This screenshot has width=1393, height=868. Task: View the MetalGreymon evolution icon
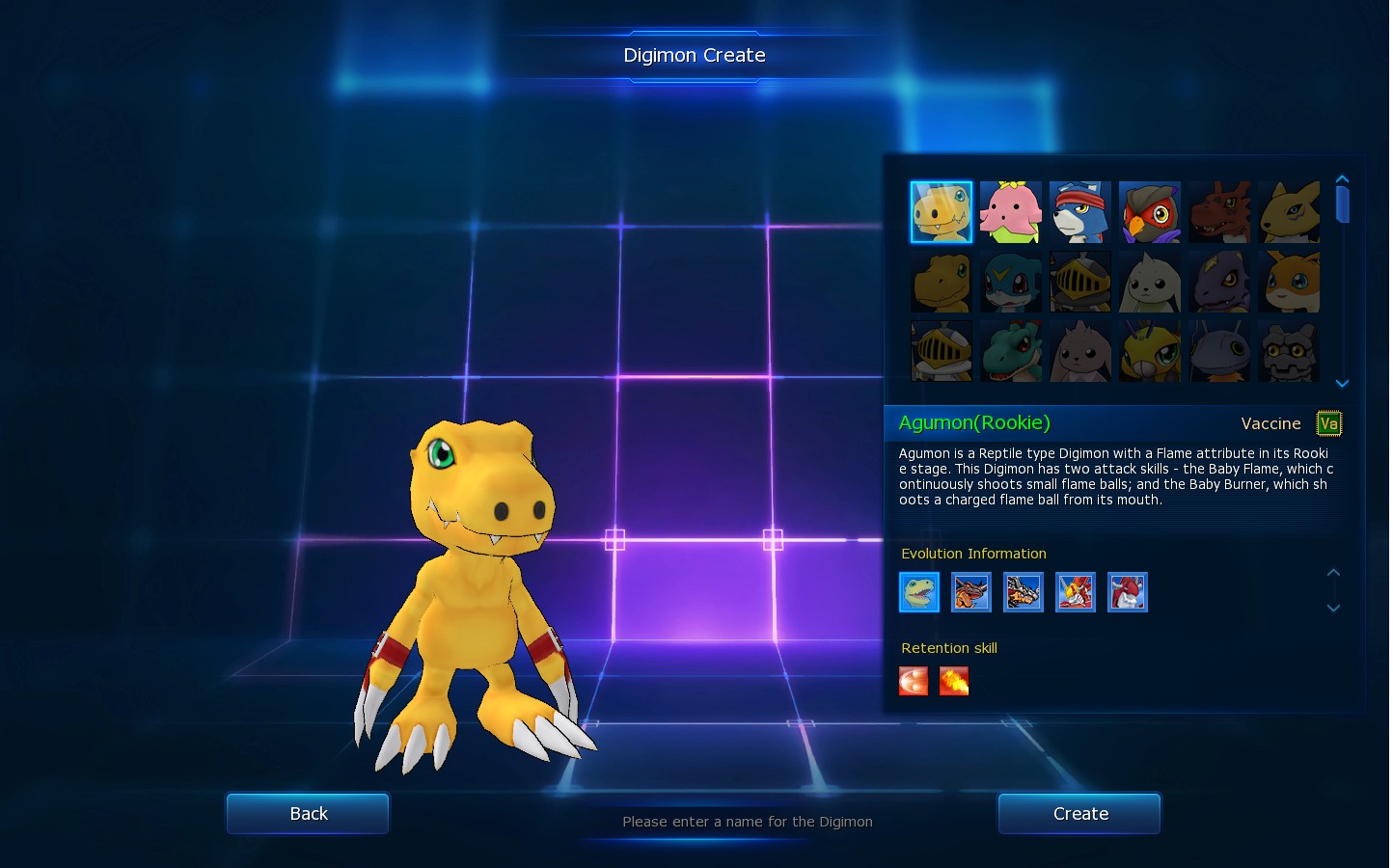[1023, 592]
